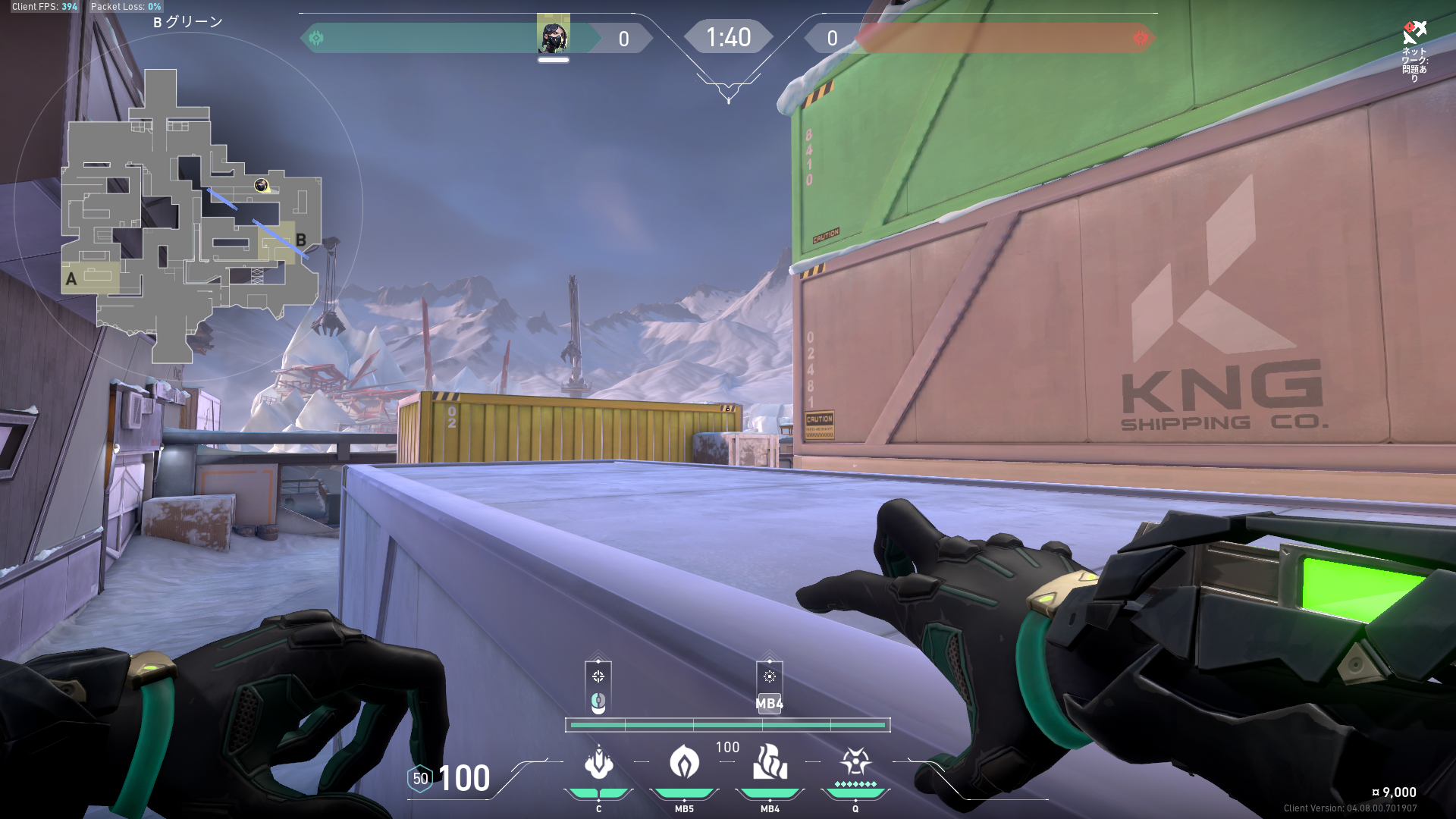Select the Viper agent portrait
This screenshot has height=819, width=1456.
(x=553, y=36)
